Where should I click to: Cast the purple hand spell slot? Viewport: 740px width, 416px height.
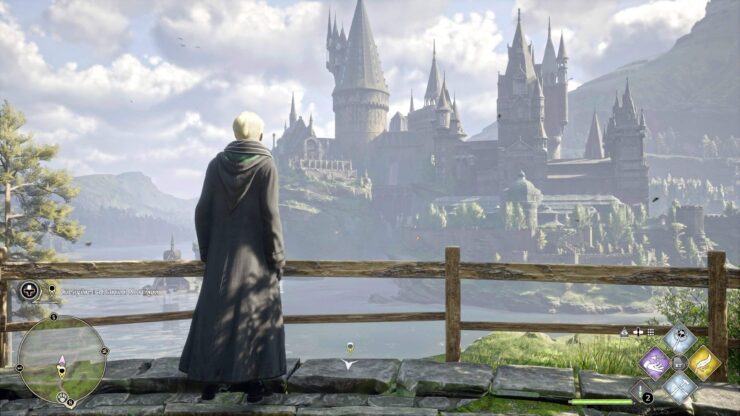tap(655, 363)
